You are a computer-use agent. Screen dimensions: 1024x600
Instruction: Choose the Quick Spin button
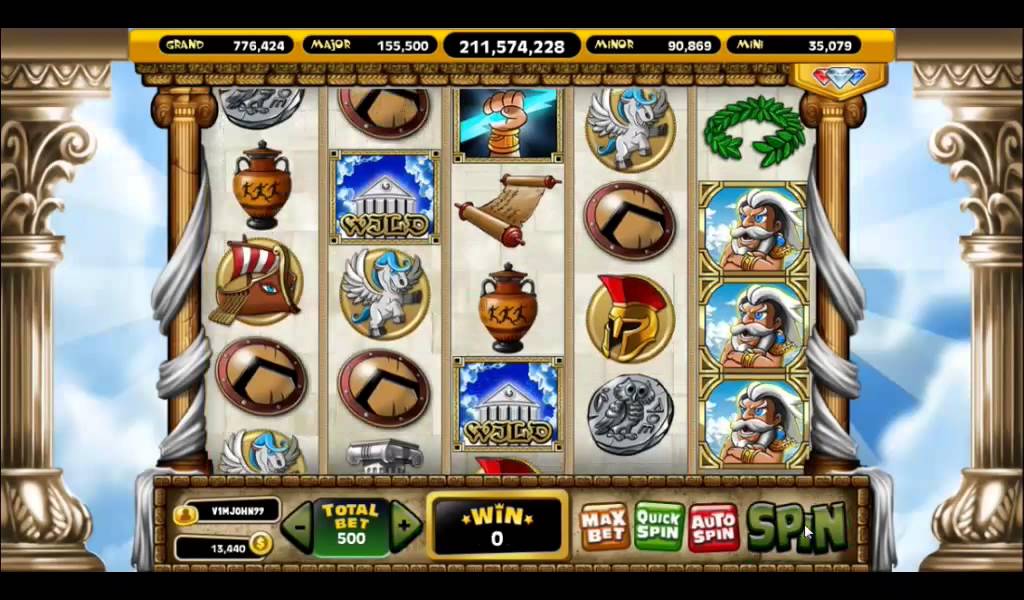659,527
